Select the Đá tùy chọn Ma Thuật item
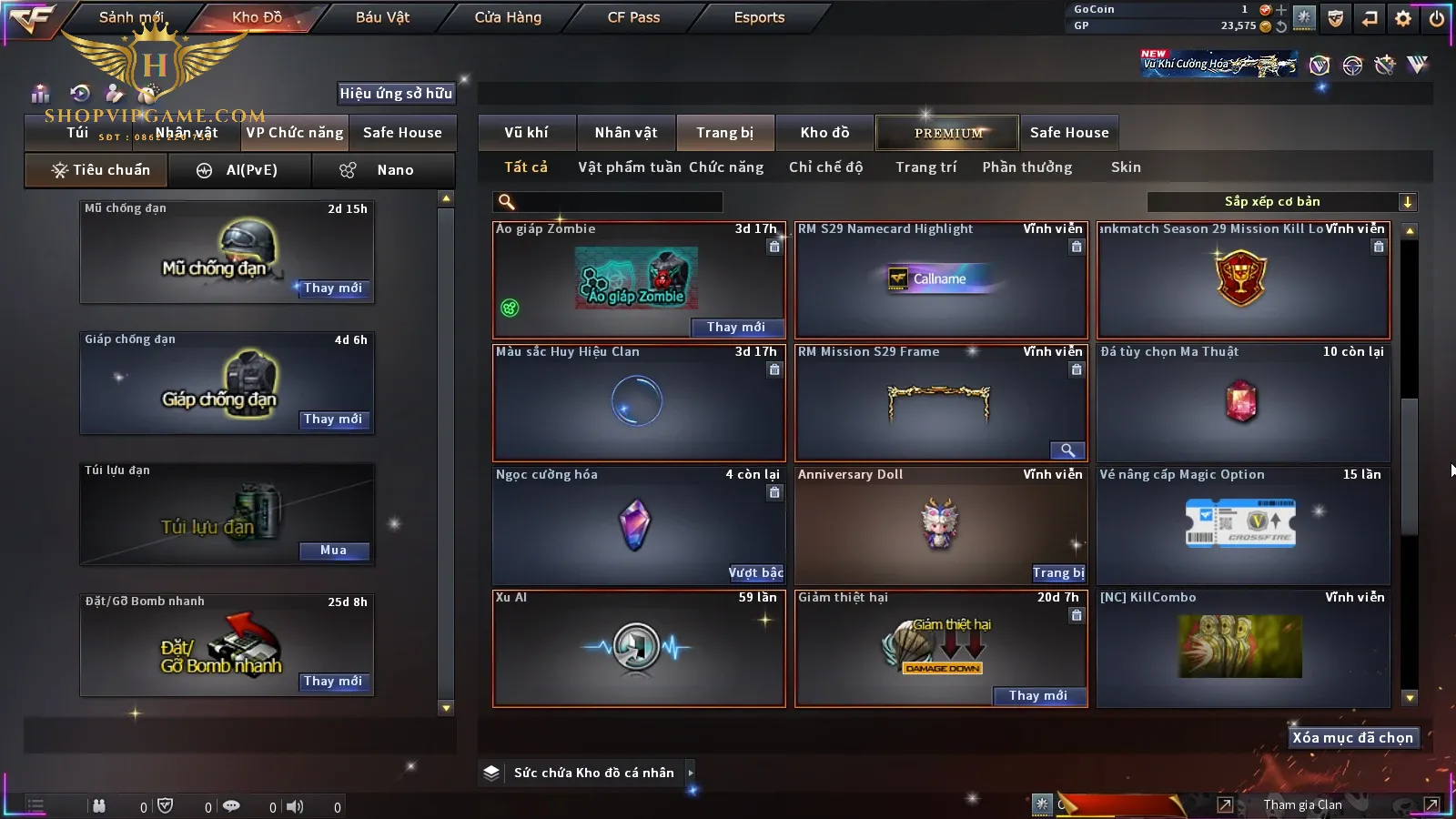1456x819 pixels. coord(1243,402)
